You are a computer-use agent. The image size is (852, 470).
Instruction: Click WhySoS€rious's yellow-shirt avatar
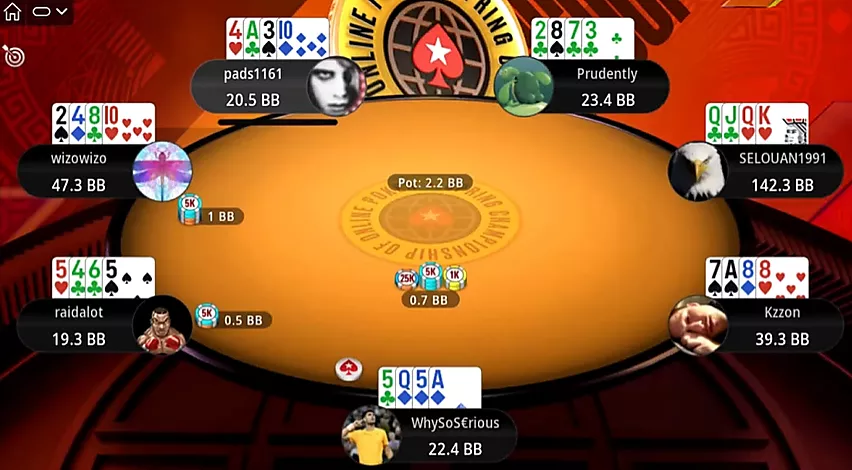coord(372,435)
